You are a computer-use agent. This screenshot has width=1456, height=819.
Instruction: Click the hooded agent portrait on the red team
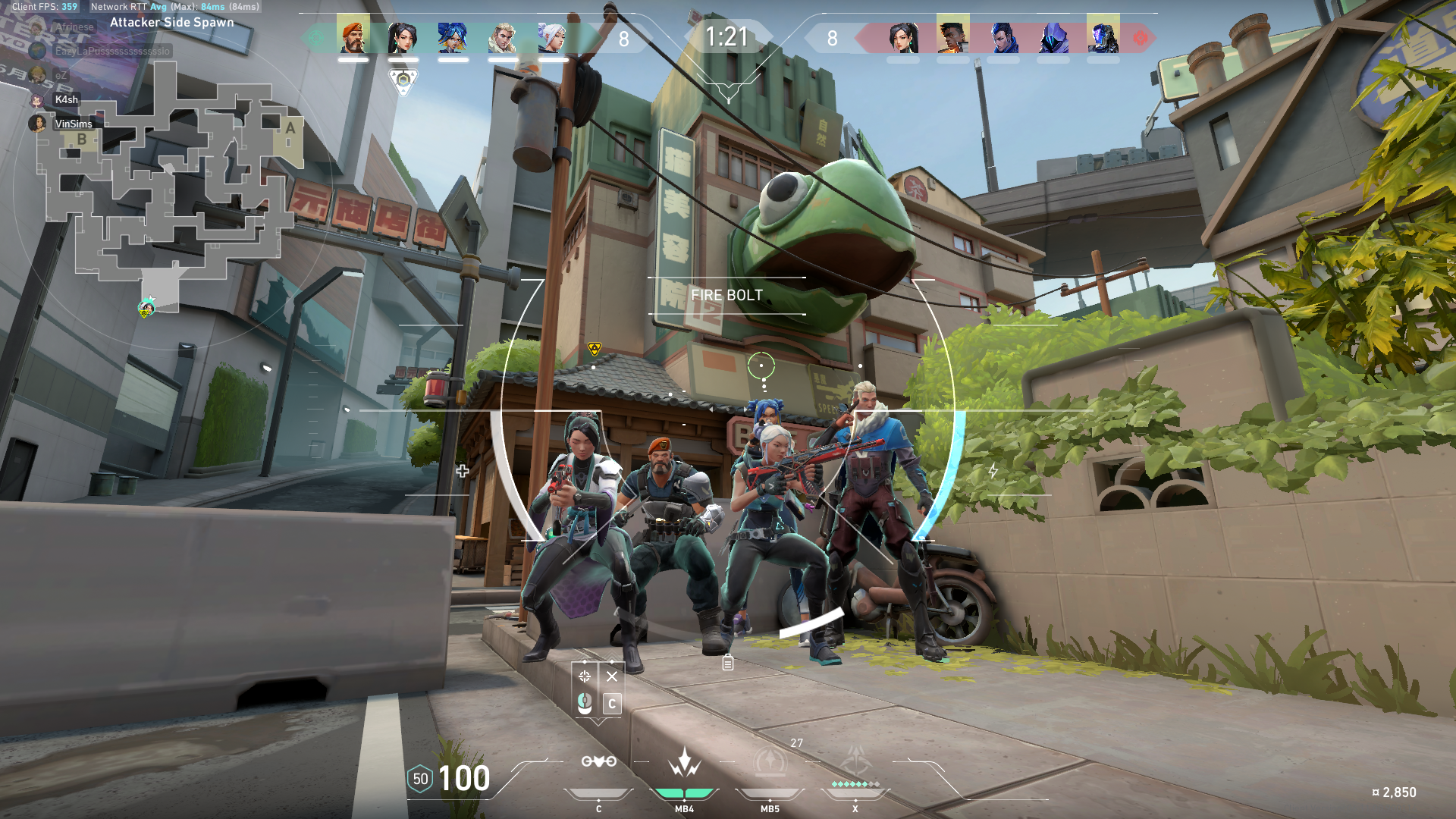click(x=1053, y=36)
